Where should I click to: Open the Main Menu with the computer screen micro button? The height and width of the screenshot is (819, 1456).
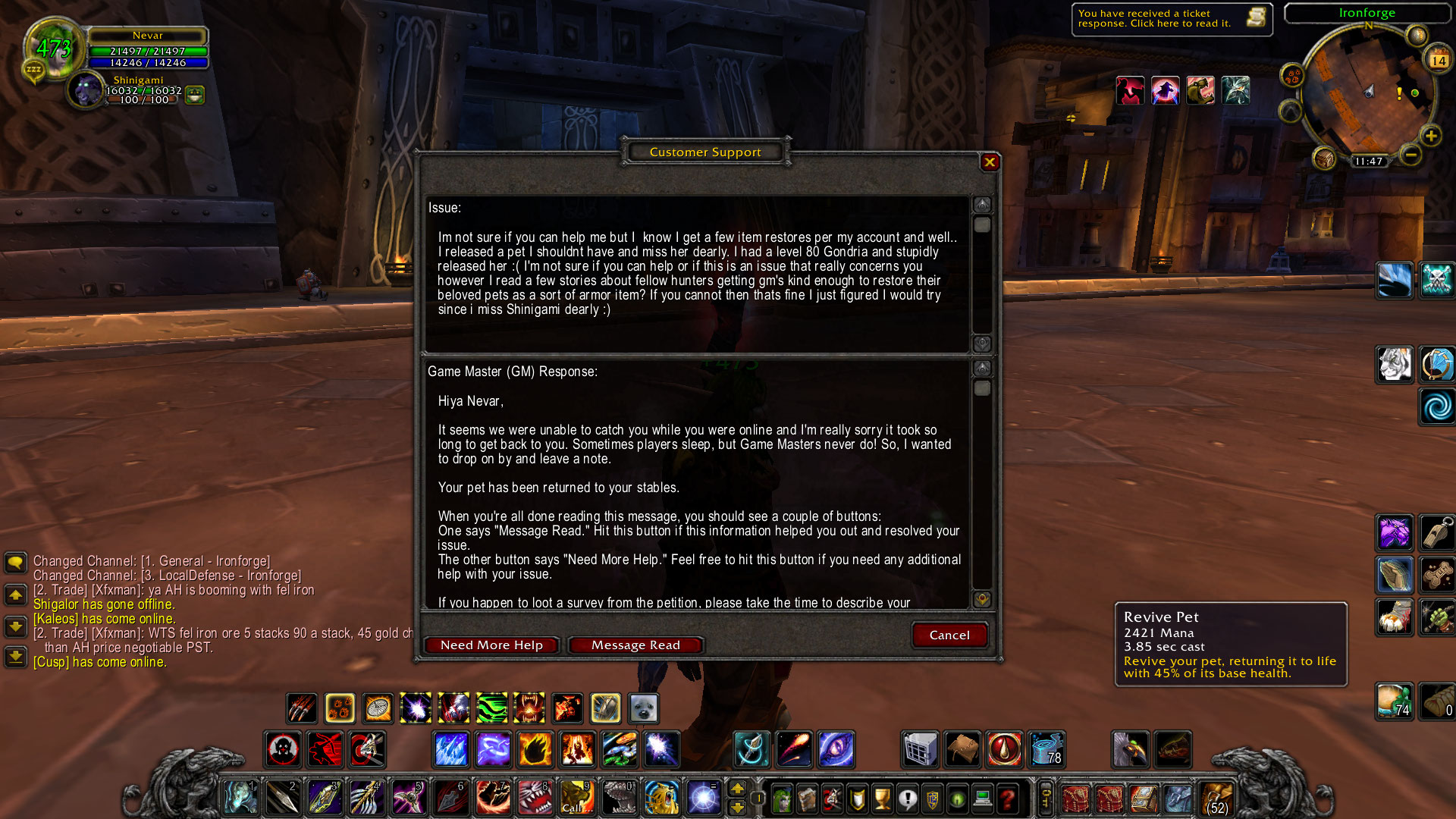[x=981, y=799]
